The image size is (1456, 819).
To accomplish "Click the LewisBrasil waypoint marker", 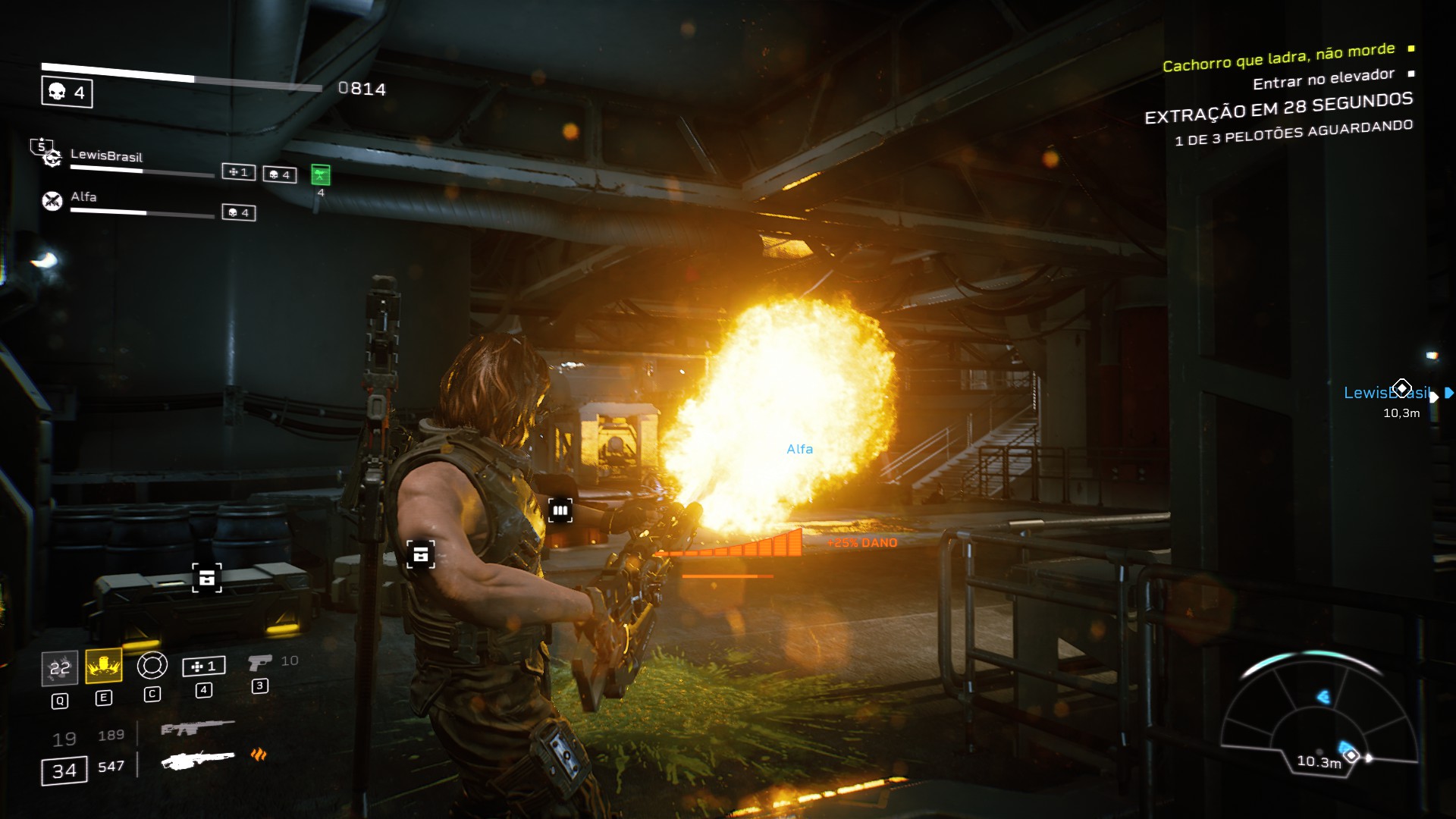I will (1401, 389).
